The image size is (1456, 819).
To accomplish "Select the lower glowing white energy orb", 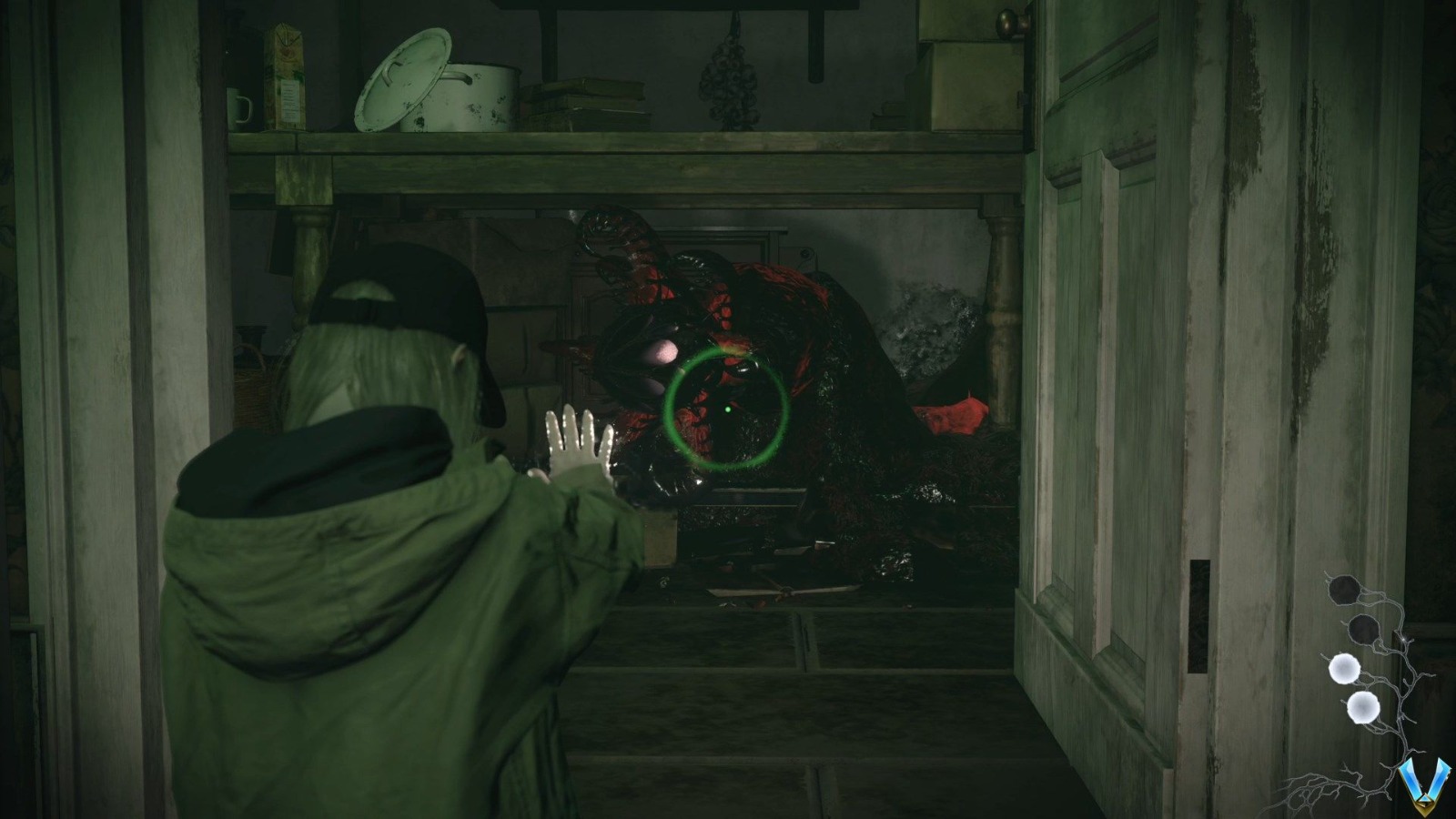I will (x=1362, y=708).
